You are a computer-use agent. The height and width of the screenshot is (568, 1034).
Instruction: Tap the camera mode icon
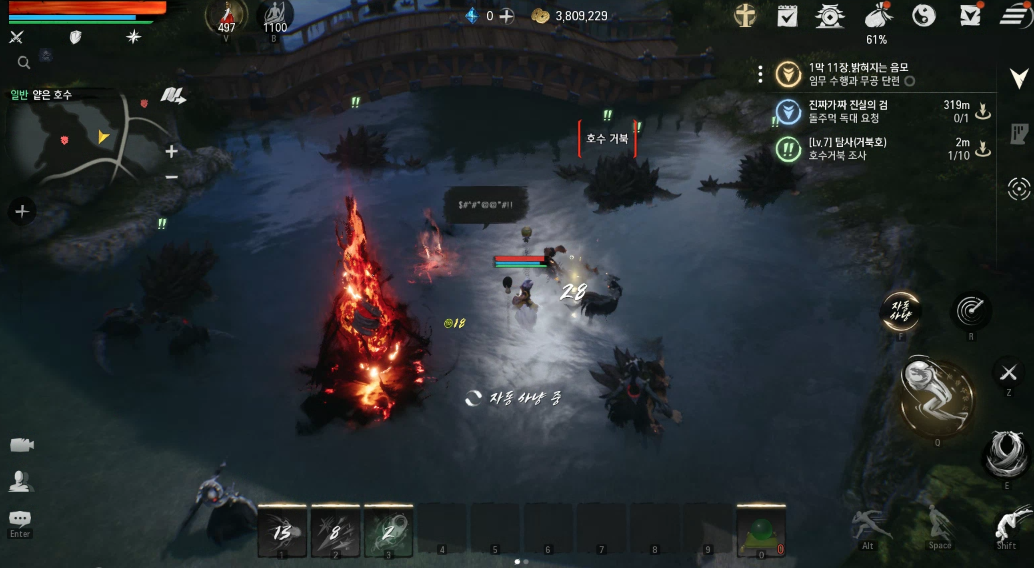pyautogui.click(x=21, y=444)
